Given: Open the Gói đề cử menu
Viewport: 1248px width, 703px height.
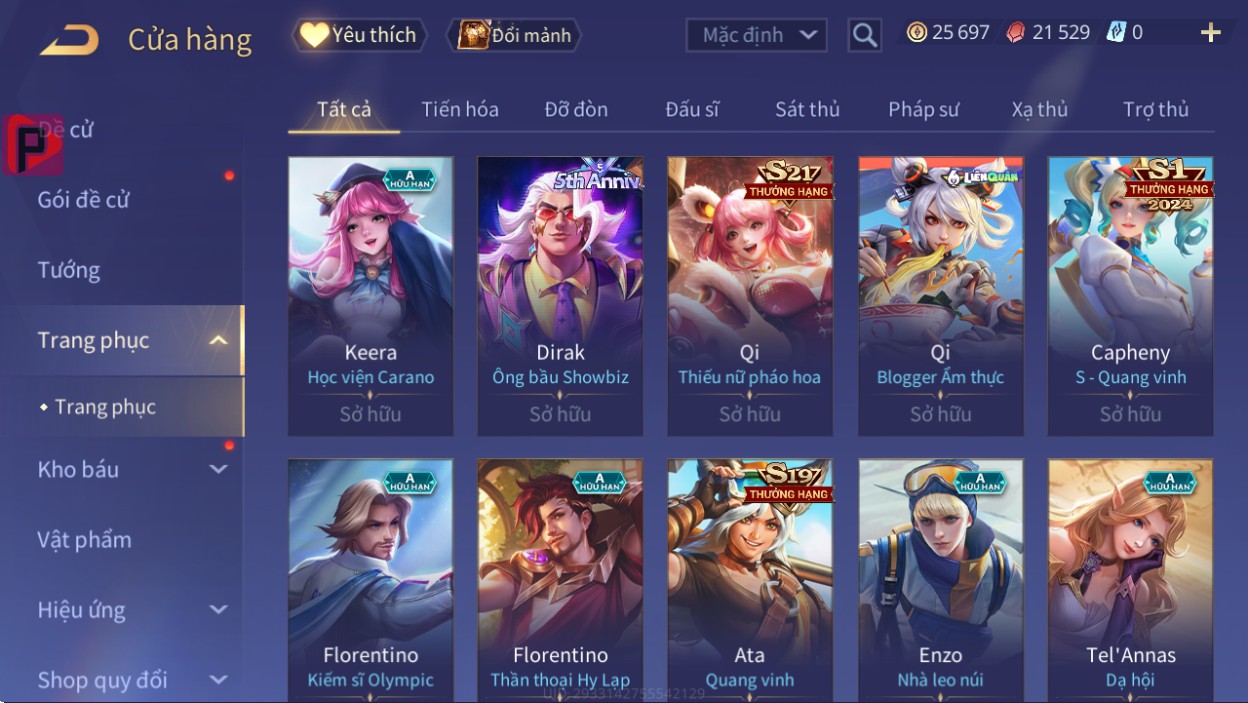Looking at the screenshot, I should pos(84,200).
